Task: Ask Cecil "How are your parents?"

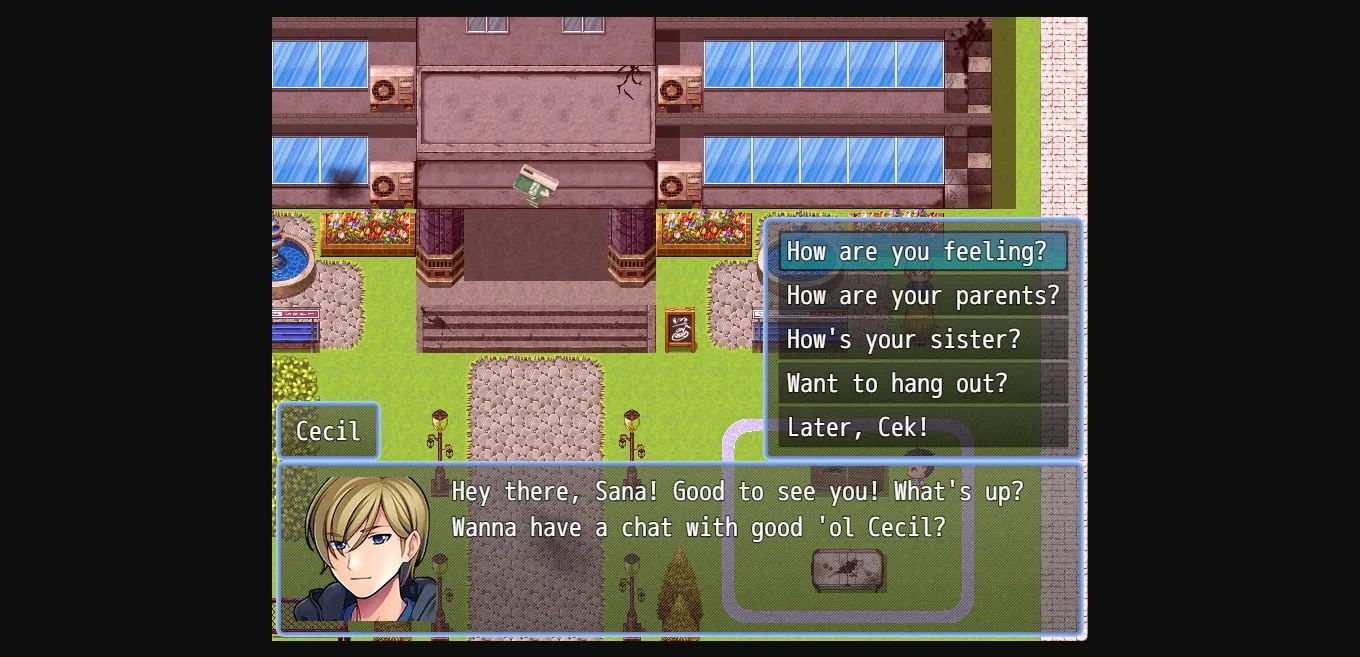Action: pyautogui.click(x=922, y=296)
